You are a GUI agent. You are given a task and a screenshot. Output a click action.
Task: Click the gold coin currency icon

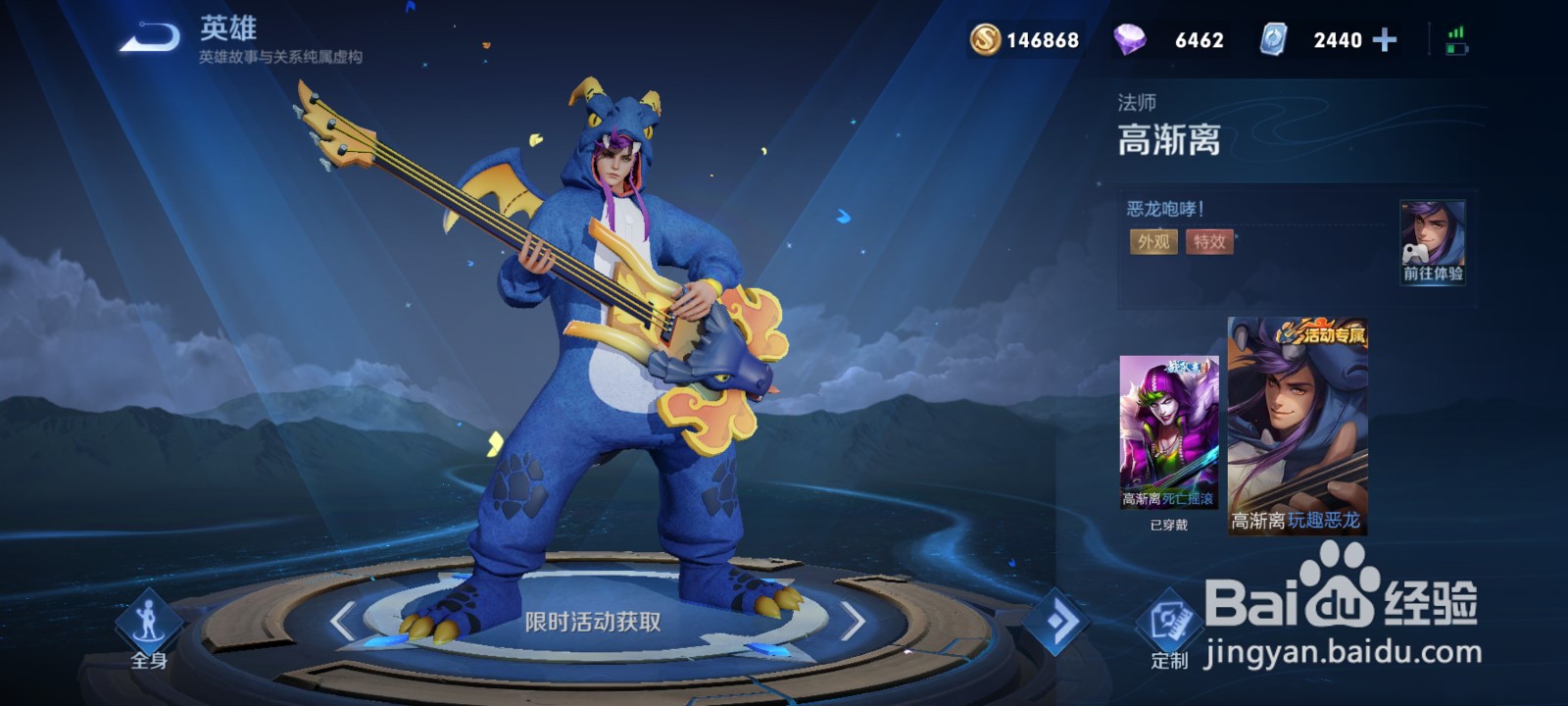(x=988, y=38)
